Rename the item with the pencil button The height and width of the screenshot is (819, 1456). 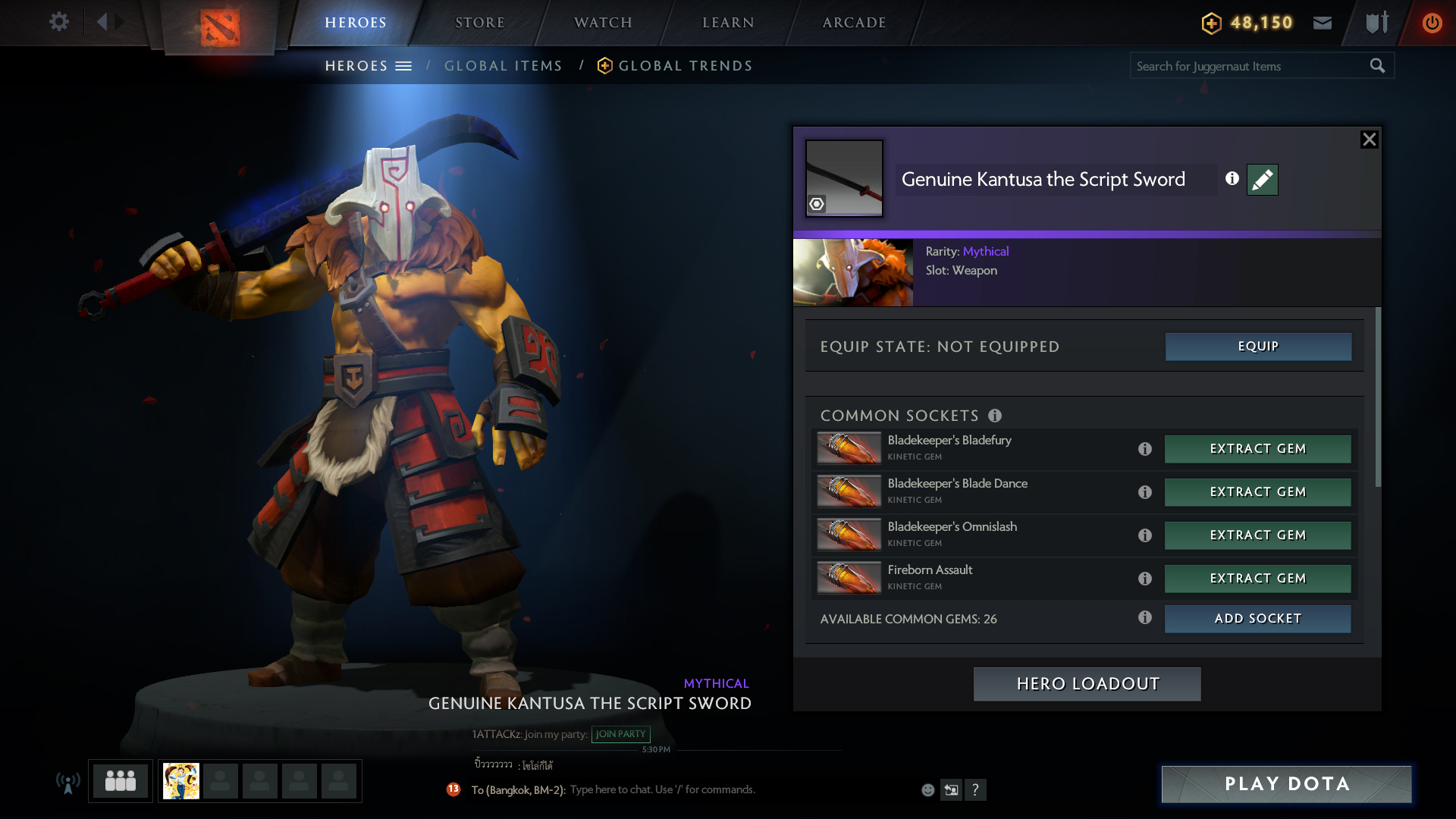(x=1262, y=180)
